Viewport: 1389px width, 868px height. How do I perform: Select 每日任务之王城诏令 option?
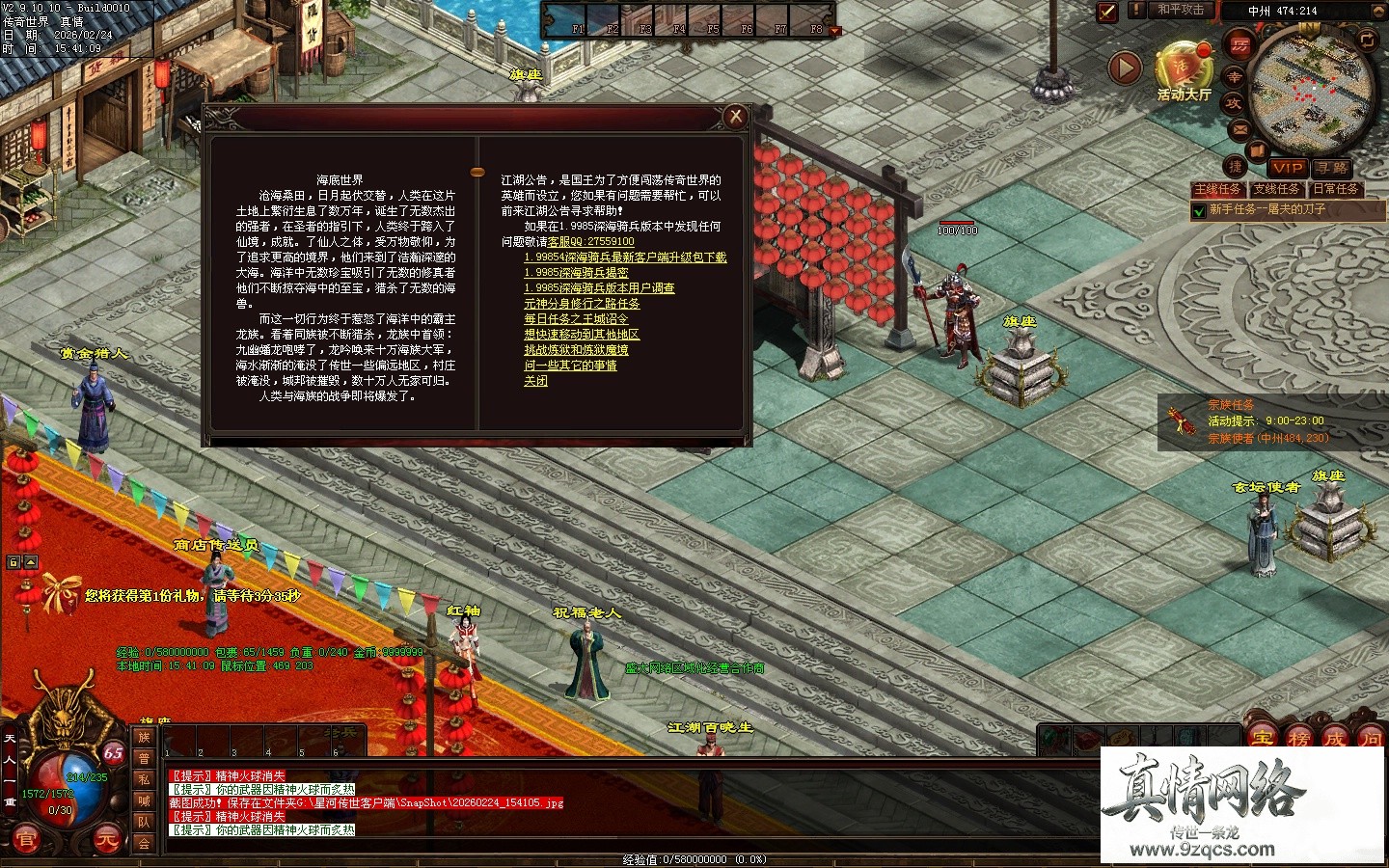tap(576, 319)
